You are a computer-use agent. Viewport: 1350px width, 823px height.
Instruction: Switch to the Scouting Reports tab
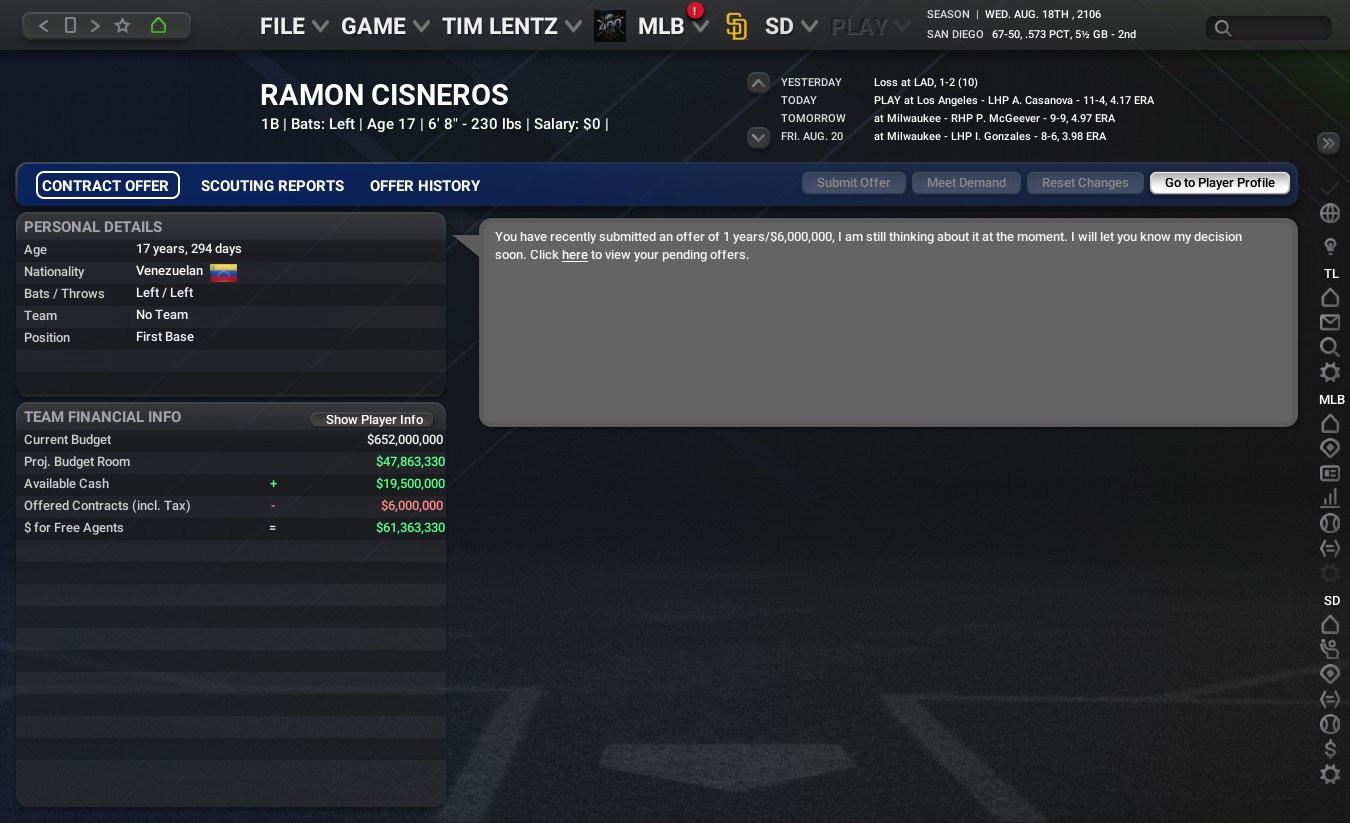(272, 186)
